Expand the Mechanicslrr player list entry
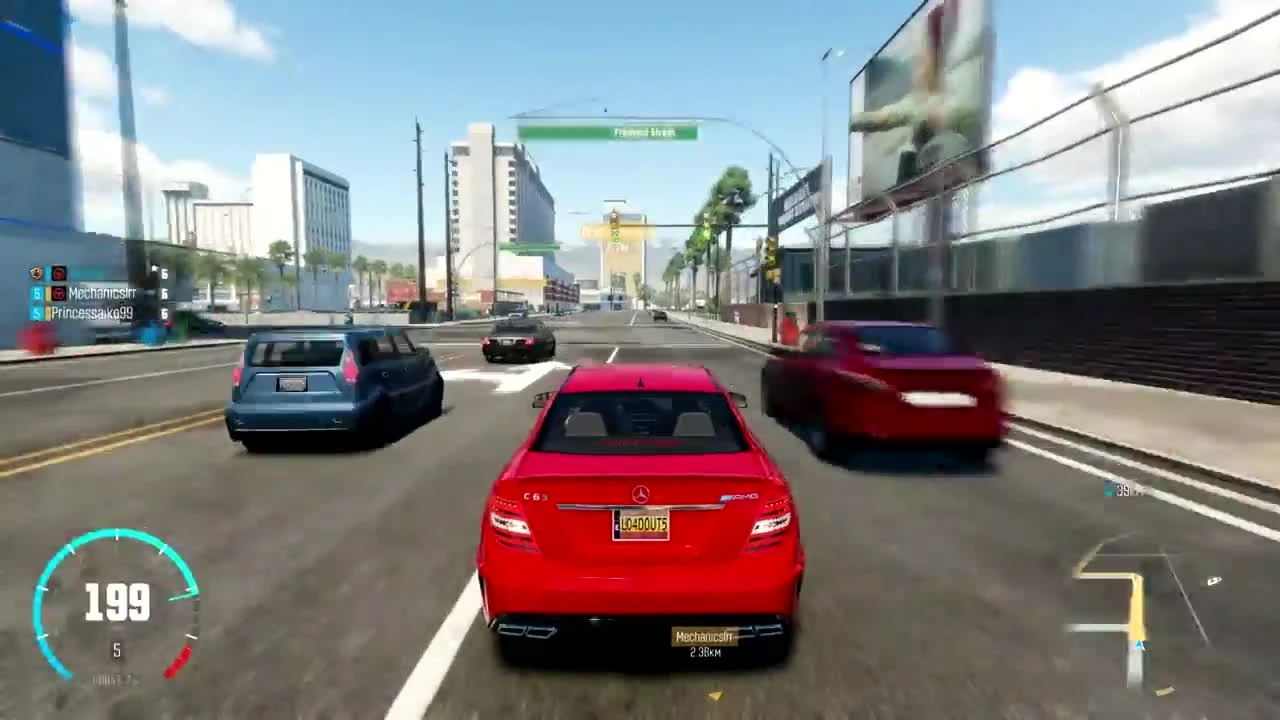The image size is (1280, 720). pos(100,294)
